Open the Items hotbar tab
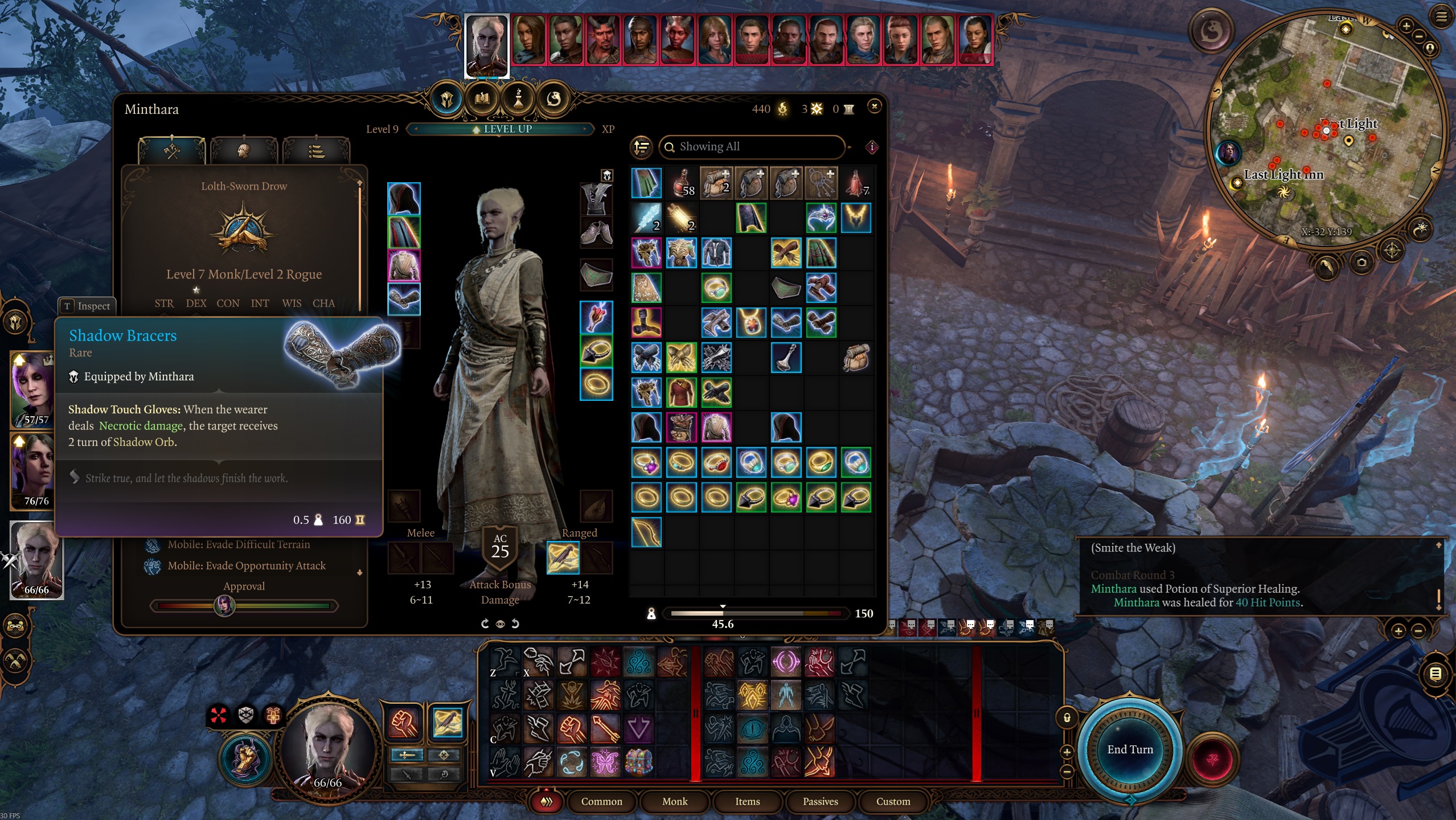Image resolution: width=1456 pixels, height=820 pixels. pos(747,801)
